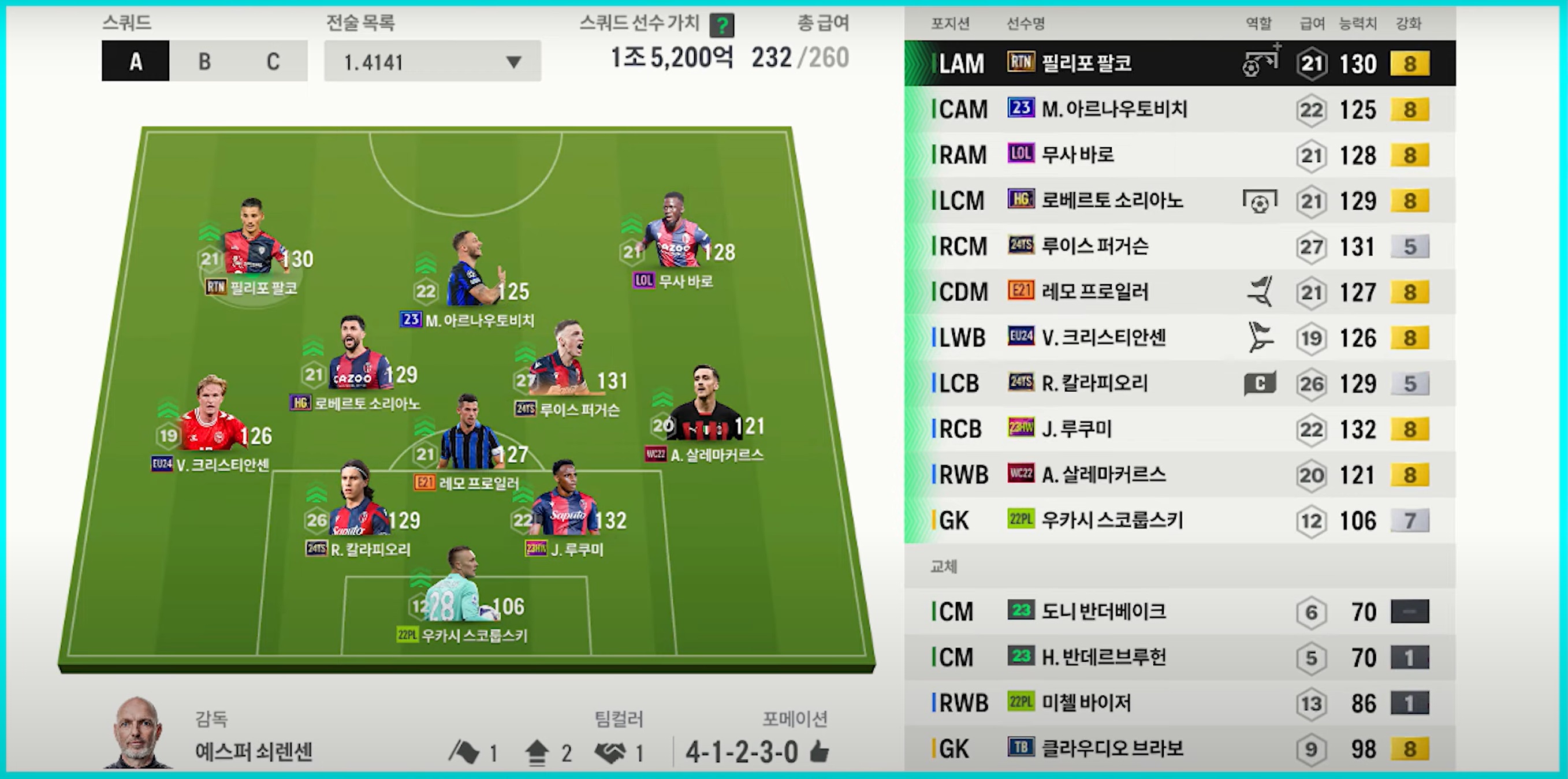The height and width of the screenshot is (779, 1568).
Task: Pick the LCM 로베르토 소리아노 row
Action: (x=1179, y=201)
